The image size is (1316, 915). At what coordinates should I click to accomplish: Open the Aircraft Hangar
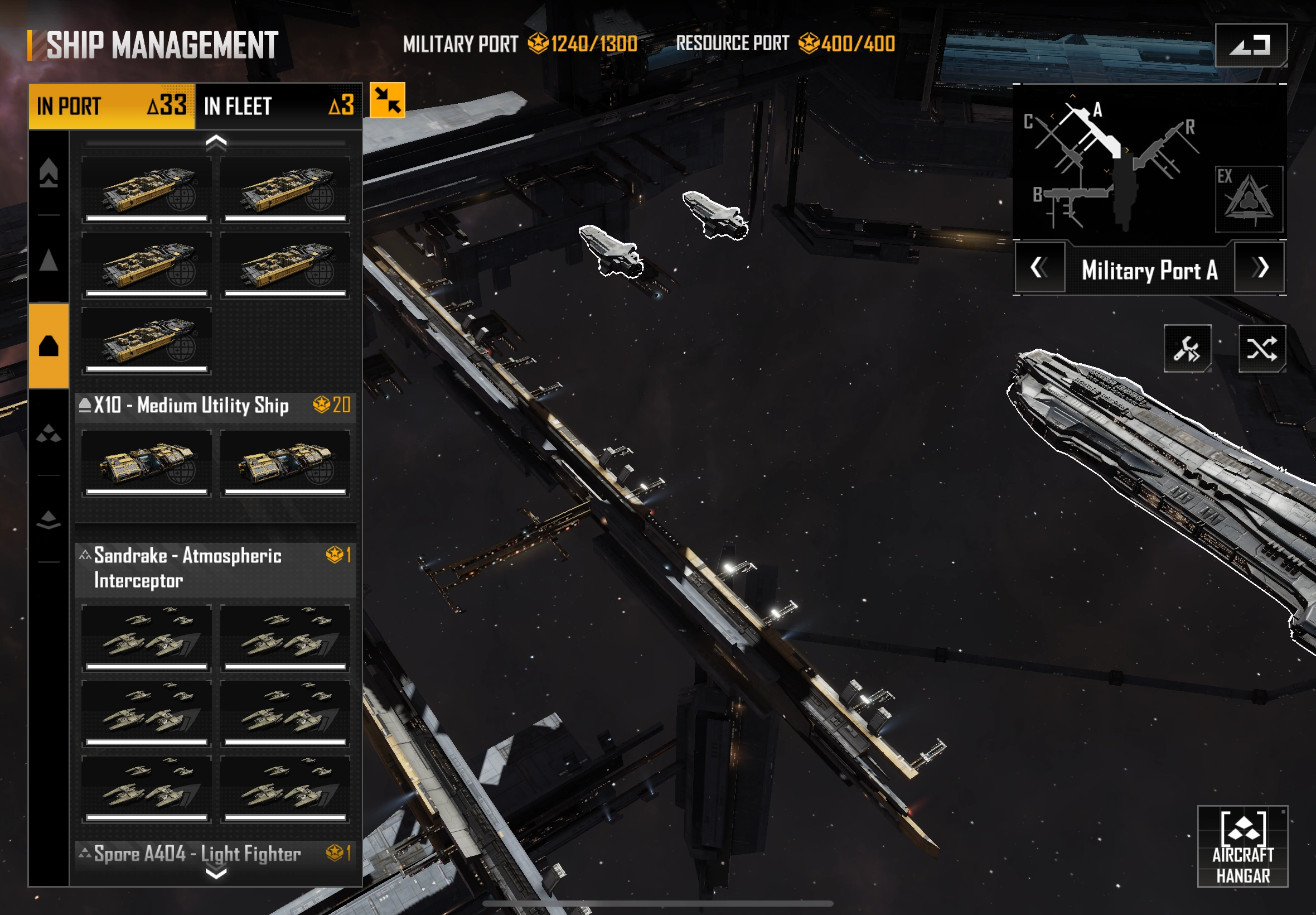(1242, 846)
